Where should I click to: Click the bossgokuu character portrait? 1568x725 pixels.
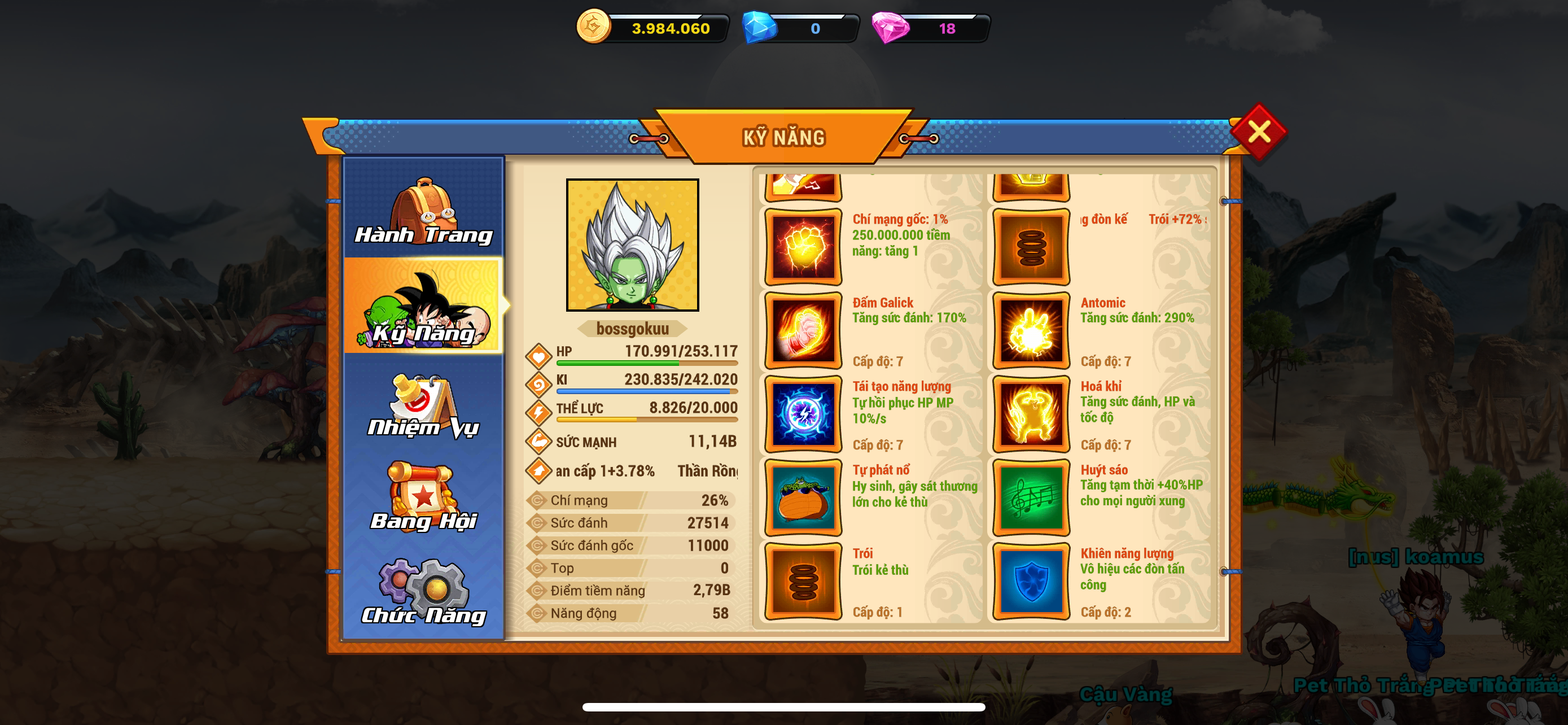point(632,244)
